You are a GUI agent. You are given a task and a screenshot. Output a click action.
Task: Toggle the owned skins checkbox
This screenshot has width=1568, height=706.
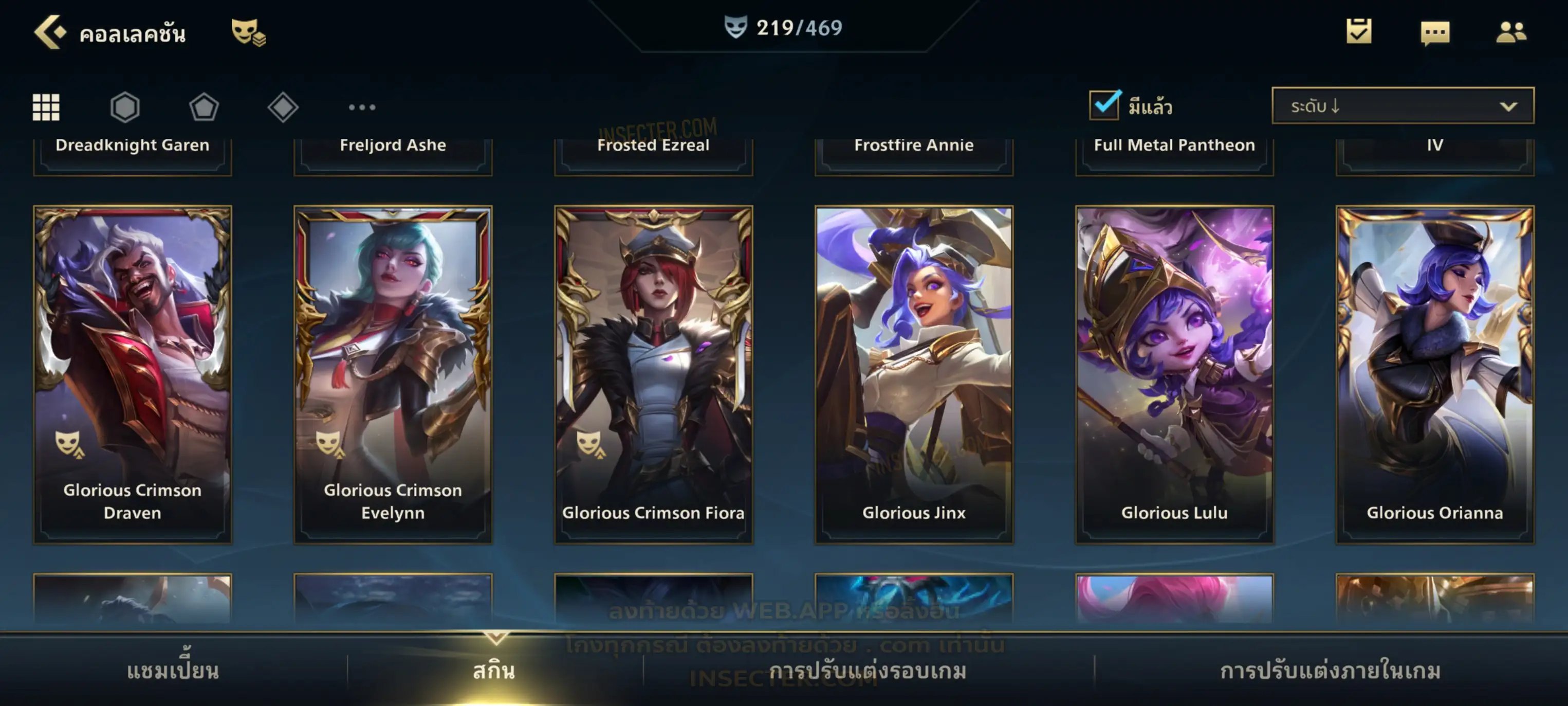coord(1104,105)
